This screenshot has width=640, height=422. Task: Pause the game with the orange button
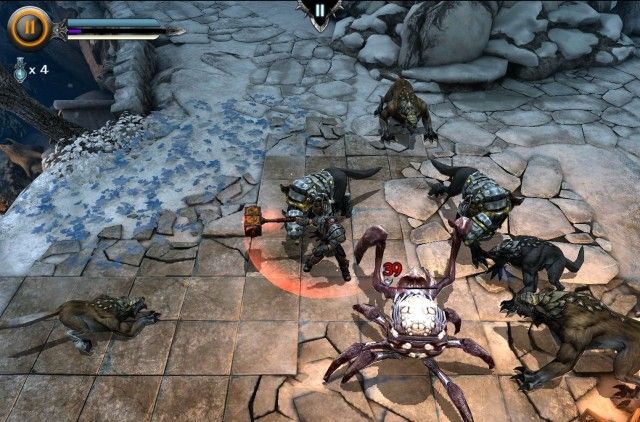[x=28, y=27]
